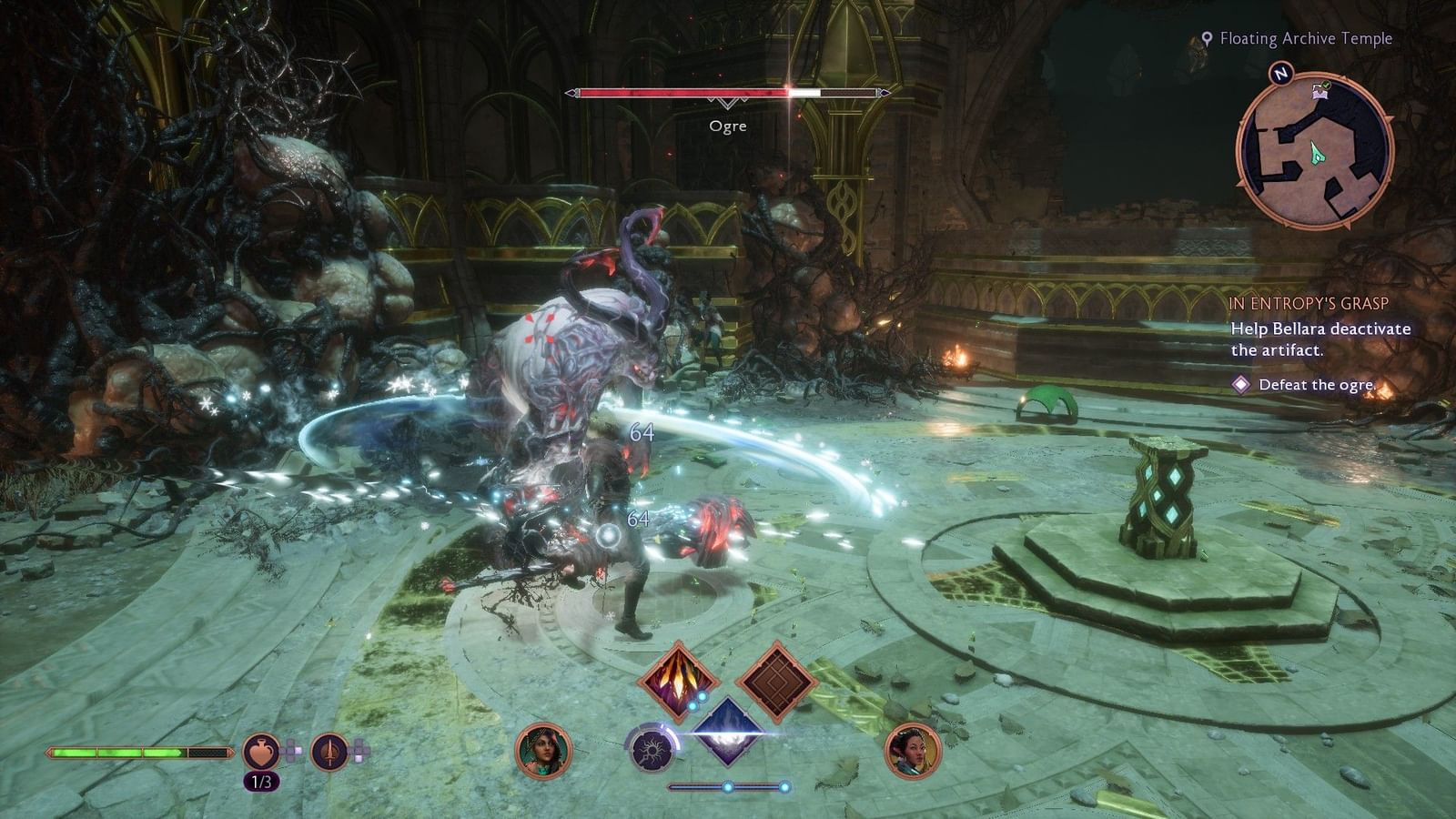The height and width of the screenshot is (819, 1456).
Task: Check the Defeat the ogre objective diamond
Action: tap(1239, 386)
